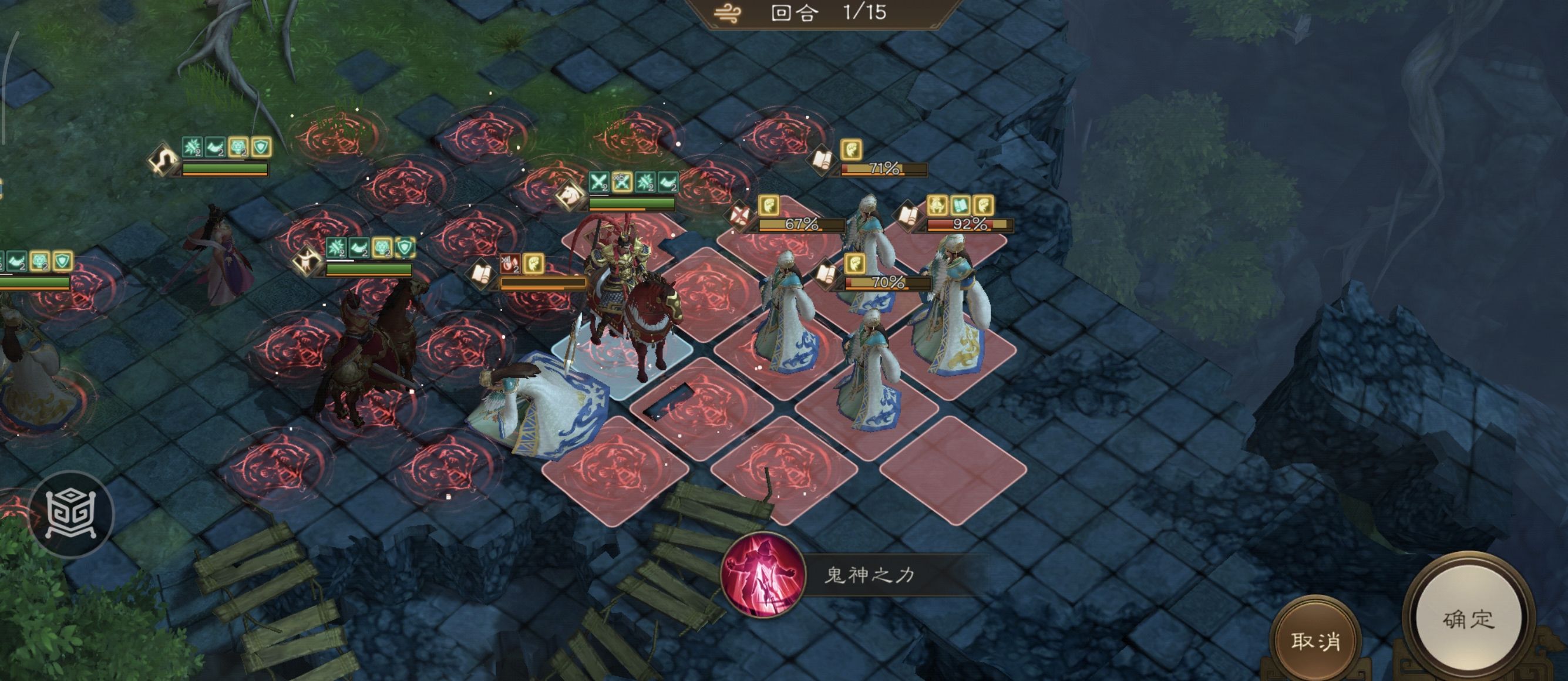The height and width of the screenshot is (681, 1568).
Task: Click the green book buff icon near the 92% bar
Action: [x=961, y=204]
